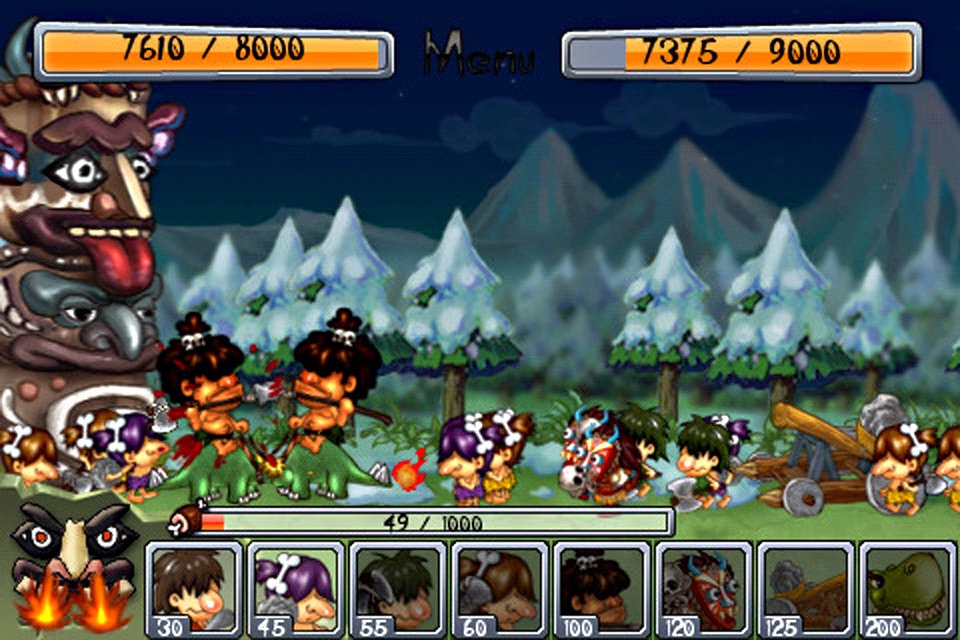Image resolution: width=960 pixels, height=640 pixels.
Task: Choose the green-haired axe caveman costing 55
Action: point(399,590)
